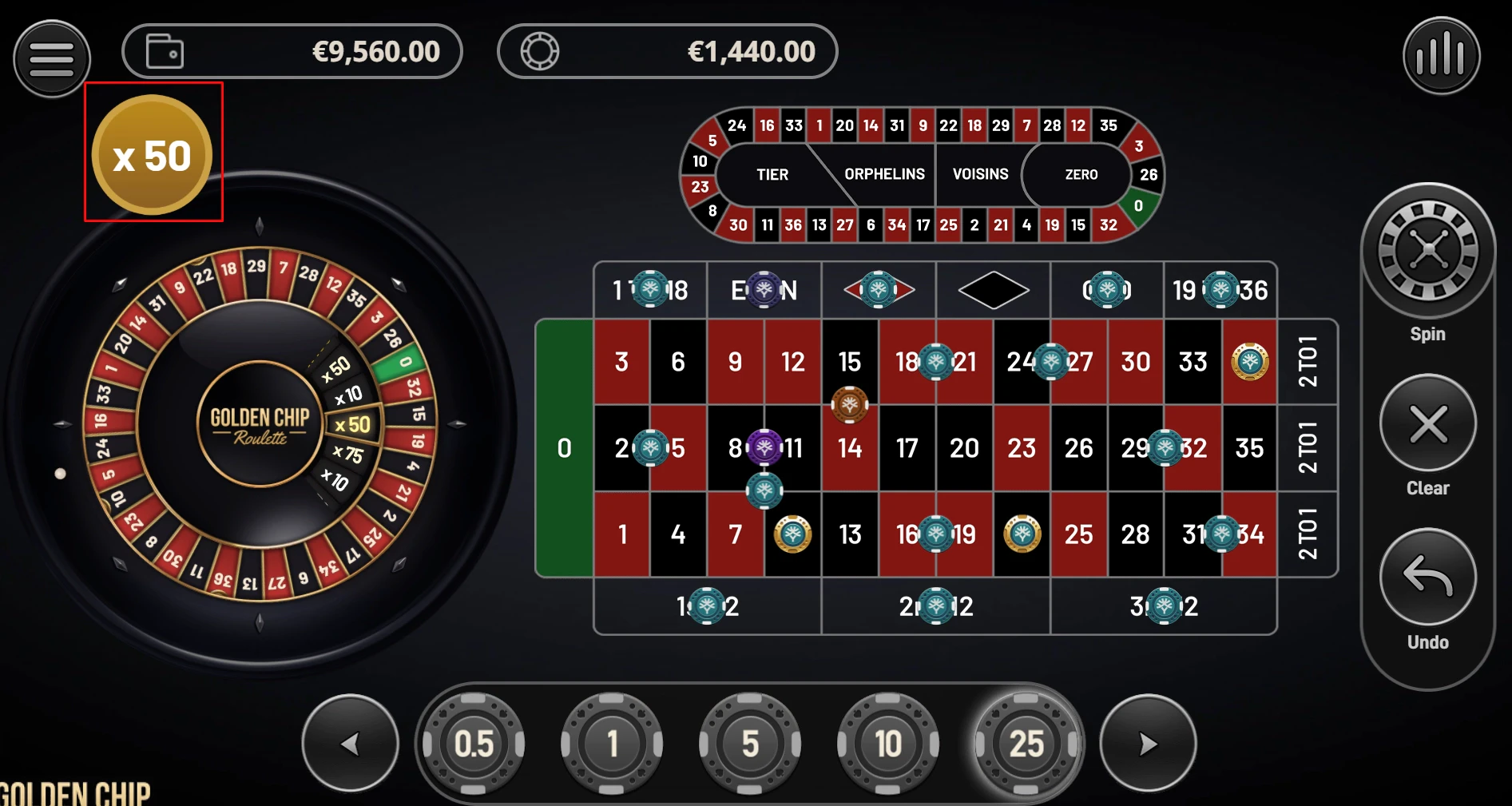Open the hamburger menu
Screen dimensions: 1512x806
pyautogui.click(x=50, y=58)
